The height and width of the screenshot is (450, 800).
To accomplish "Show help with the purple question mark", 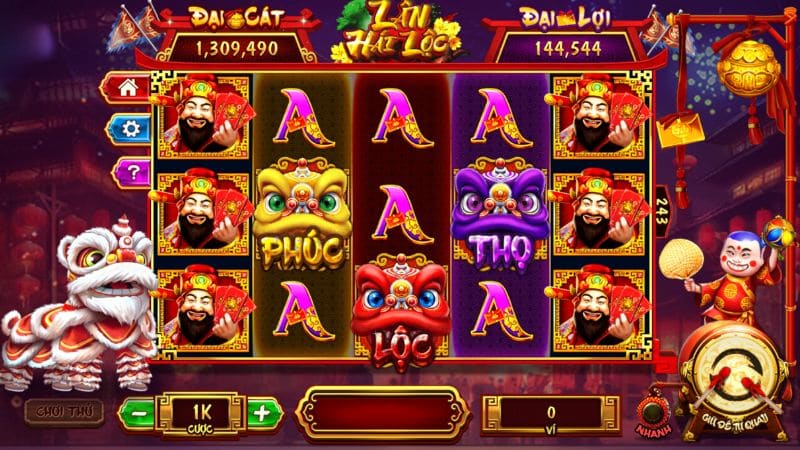I will click(129, 172).
